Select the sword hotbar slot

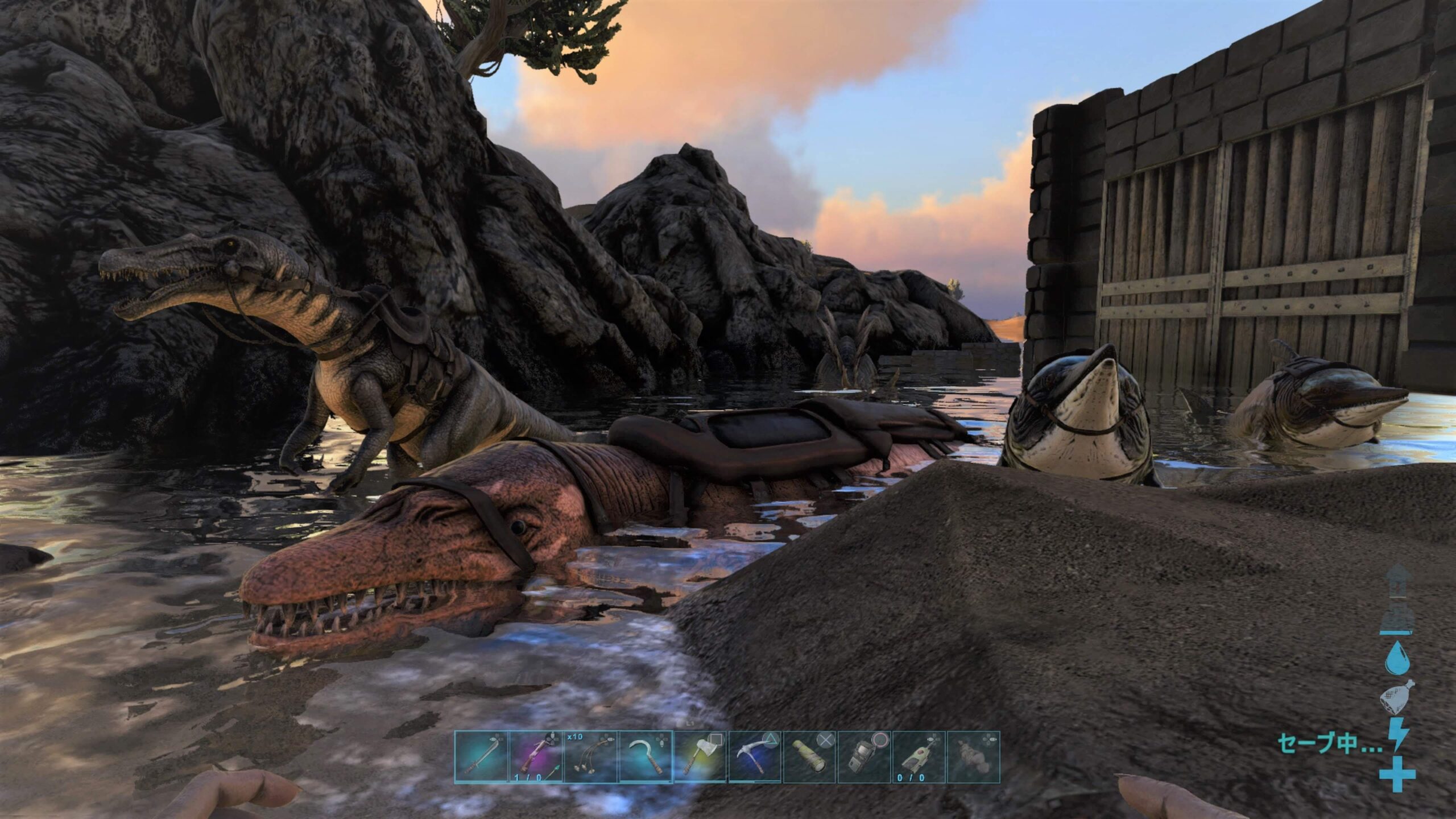click(x=481, y=757)
